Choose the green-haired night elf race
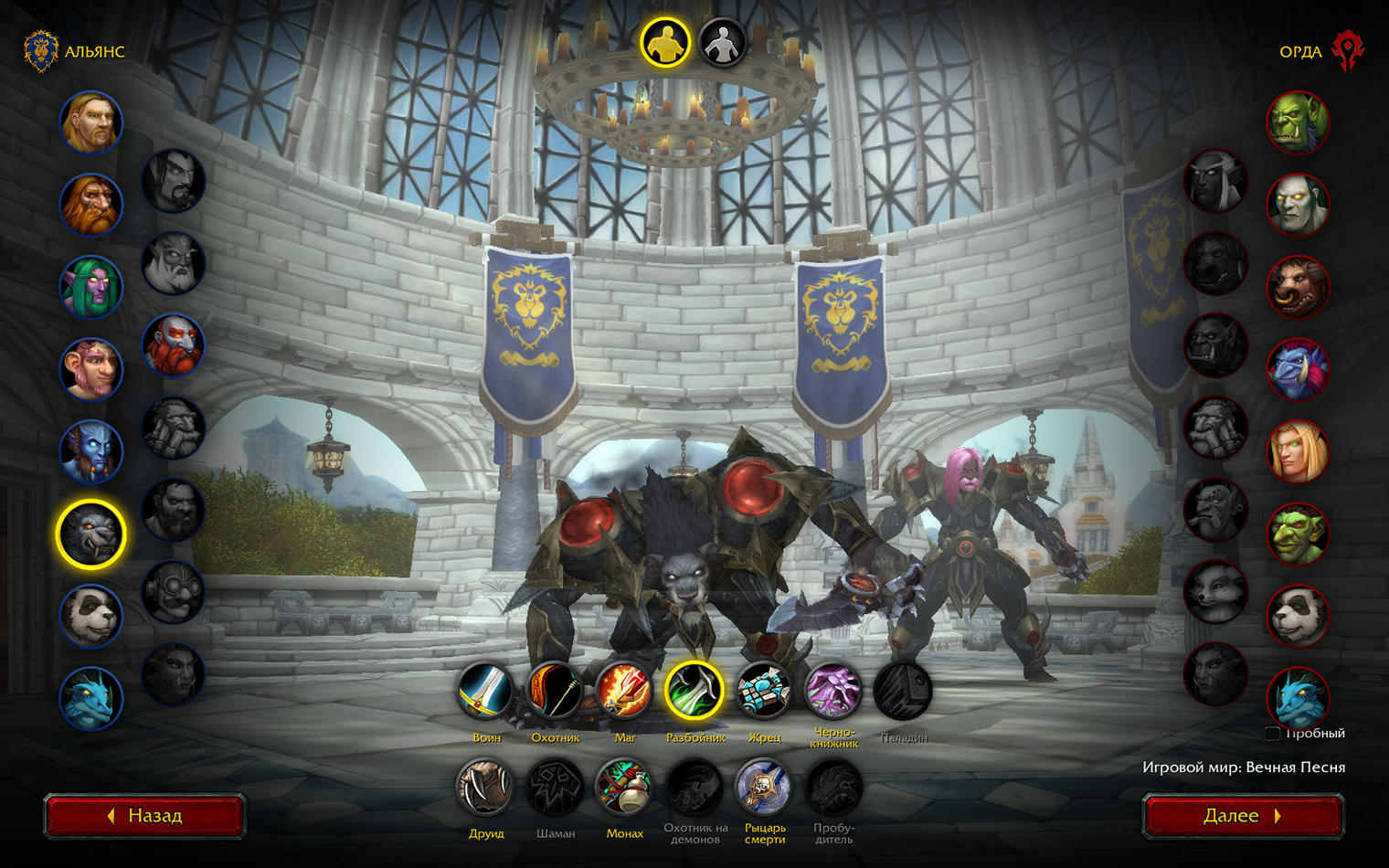Image resolution: width=1389 pixels, height=868 pixels. [x=91, y=287]
